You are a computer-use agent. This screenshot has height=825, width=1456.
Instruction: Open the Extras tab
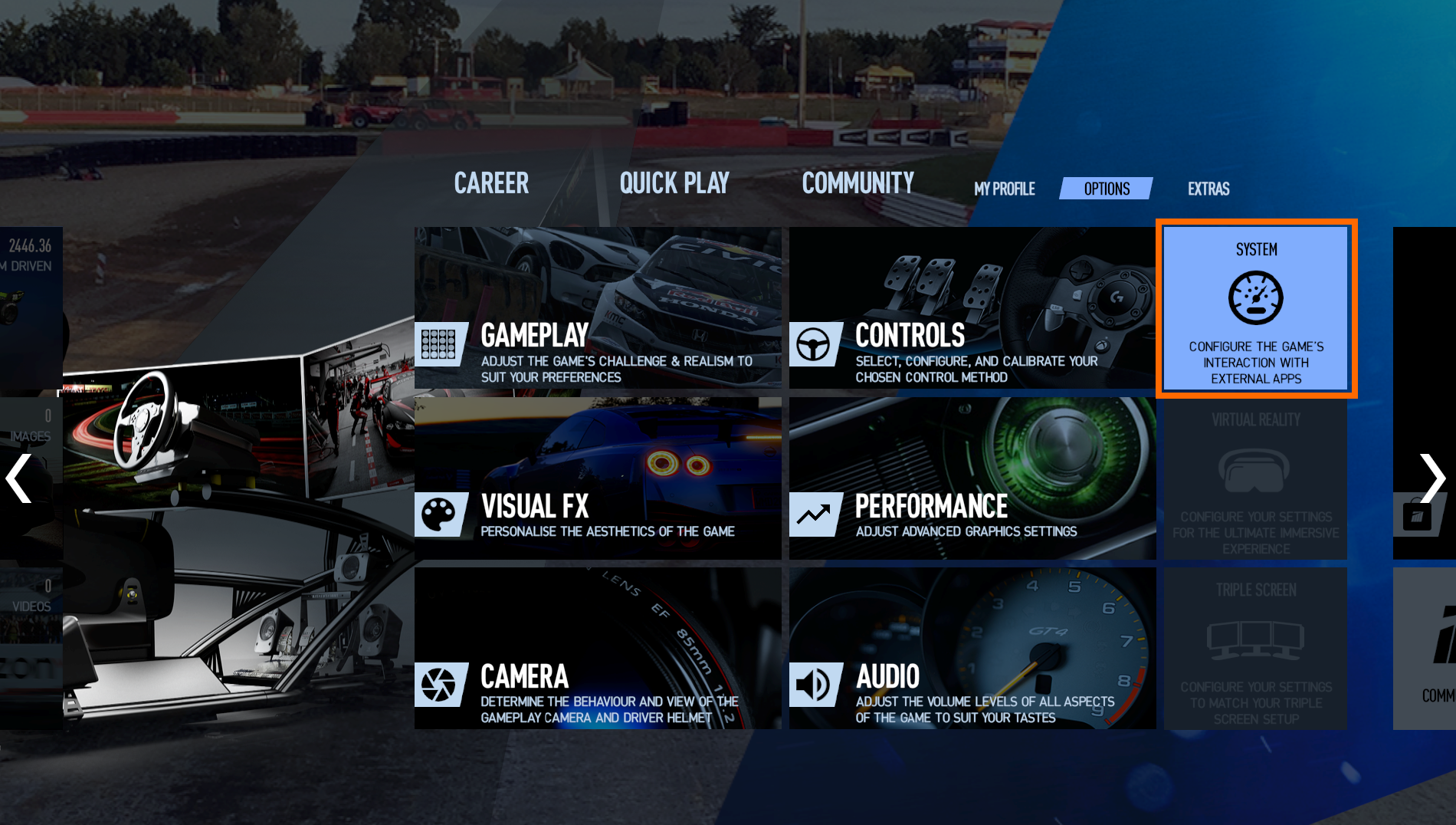click(1208, 189)
